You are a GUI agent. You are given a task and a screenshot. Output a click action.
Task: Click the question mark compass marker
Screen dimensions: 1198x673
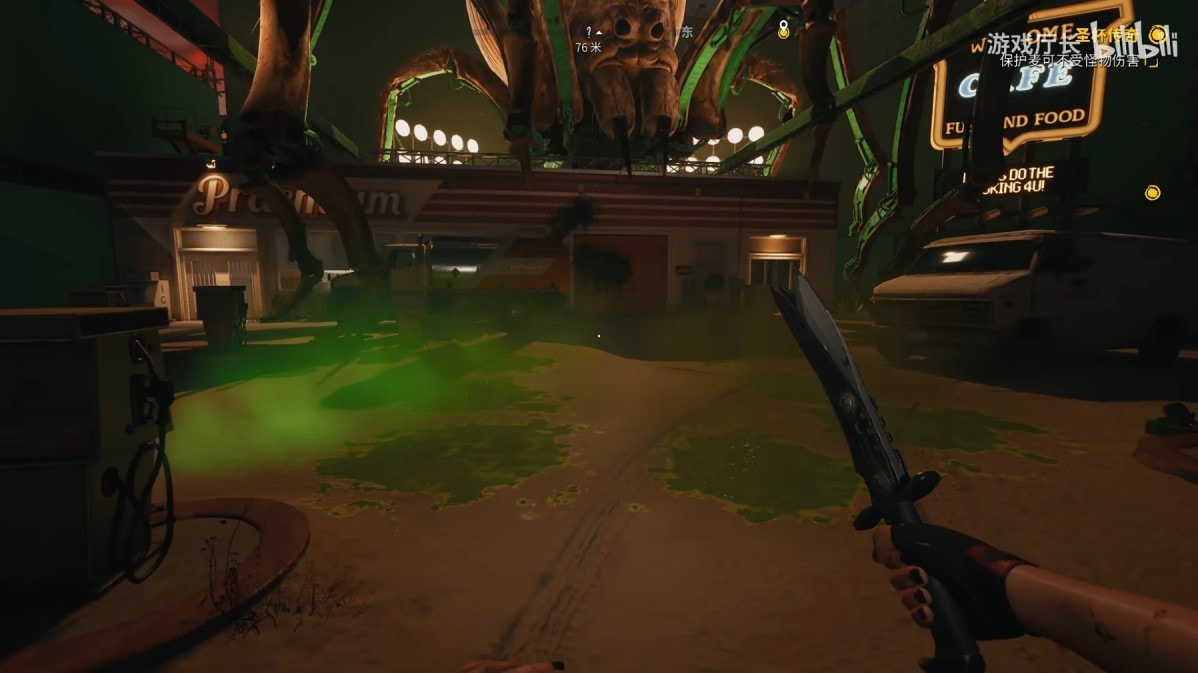(x=588, y=32)
